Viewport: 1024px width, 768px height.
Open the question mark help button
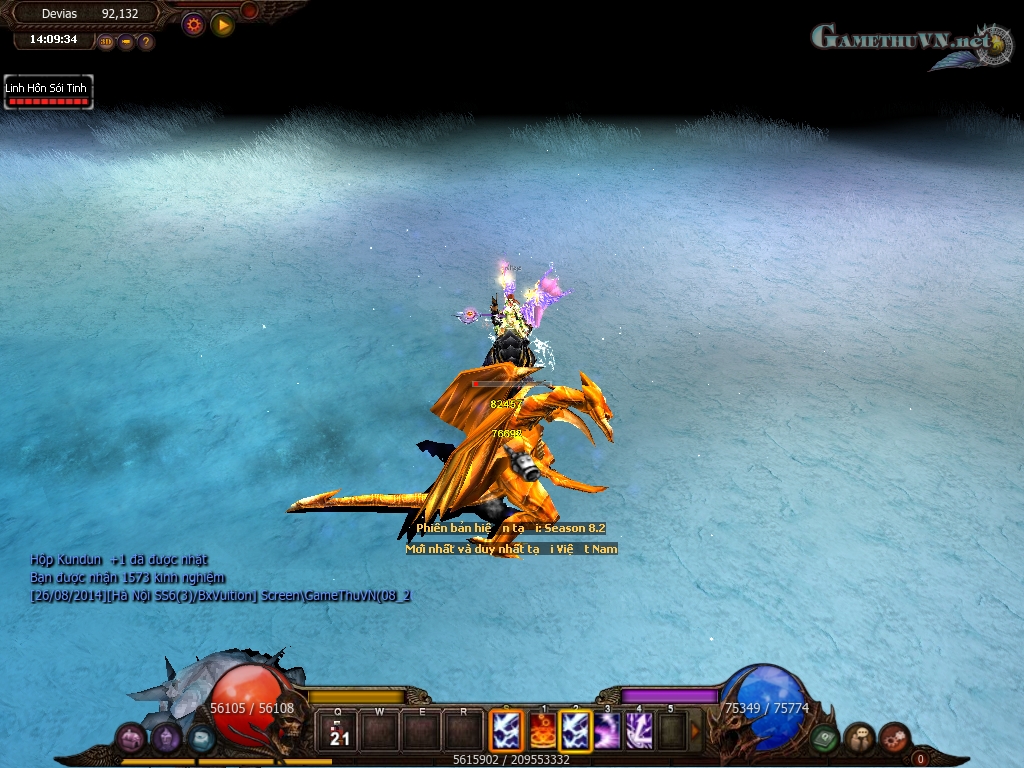point(146,42)
